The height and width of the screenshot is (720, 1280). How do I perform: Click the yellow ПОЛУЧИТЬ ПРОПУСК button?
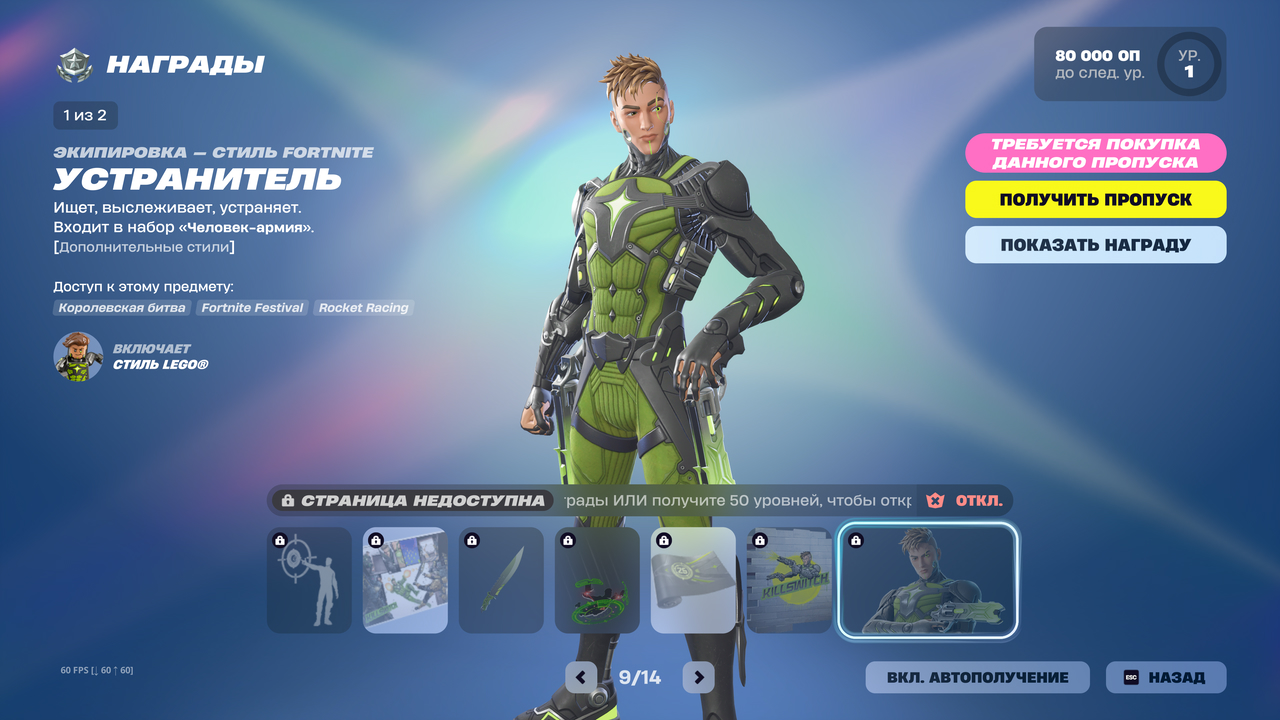pos(1095,199)
